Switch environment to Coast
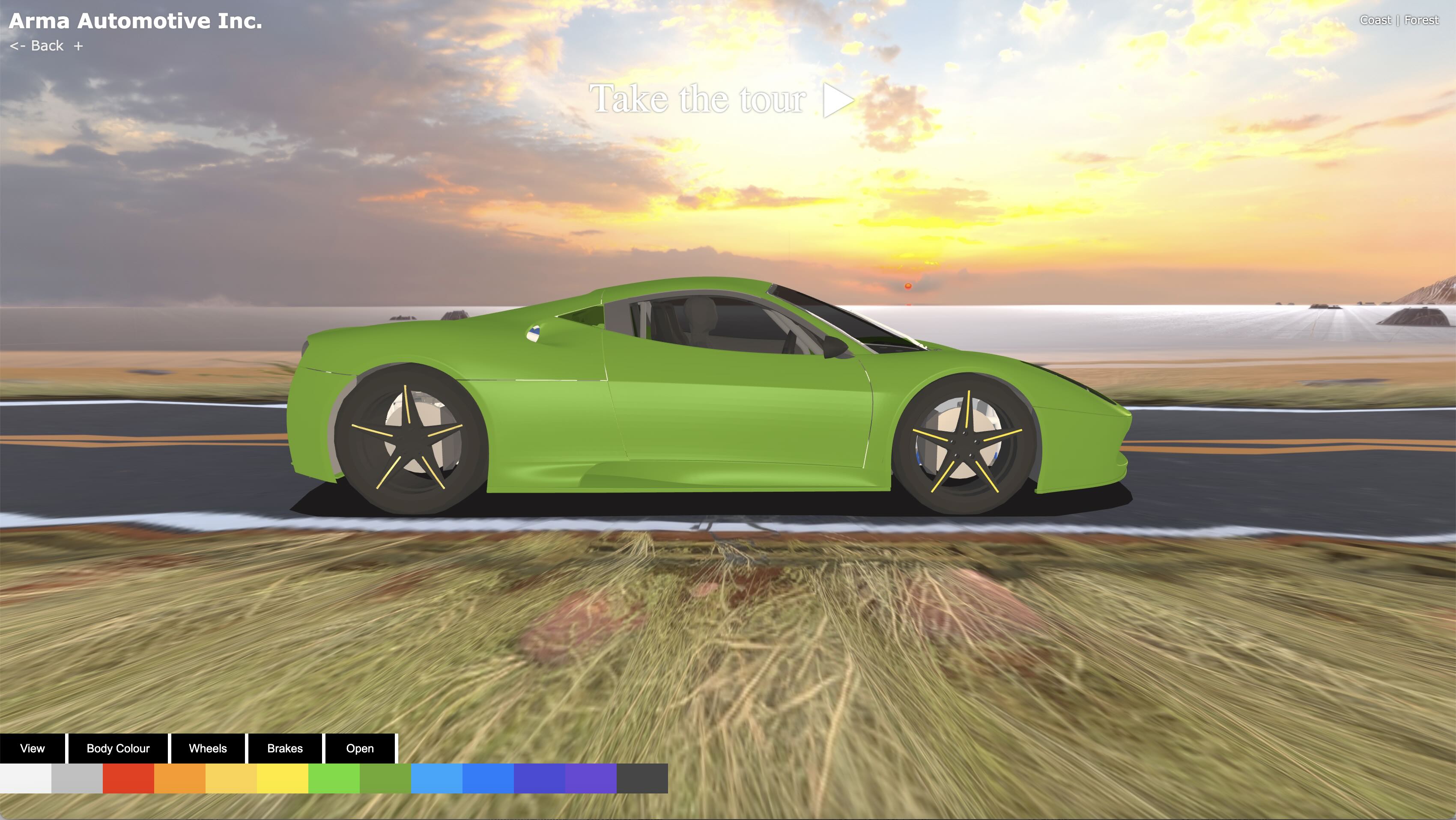 (x=1375, y=21)
